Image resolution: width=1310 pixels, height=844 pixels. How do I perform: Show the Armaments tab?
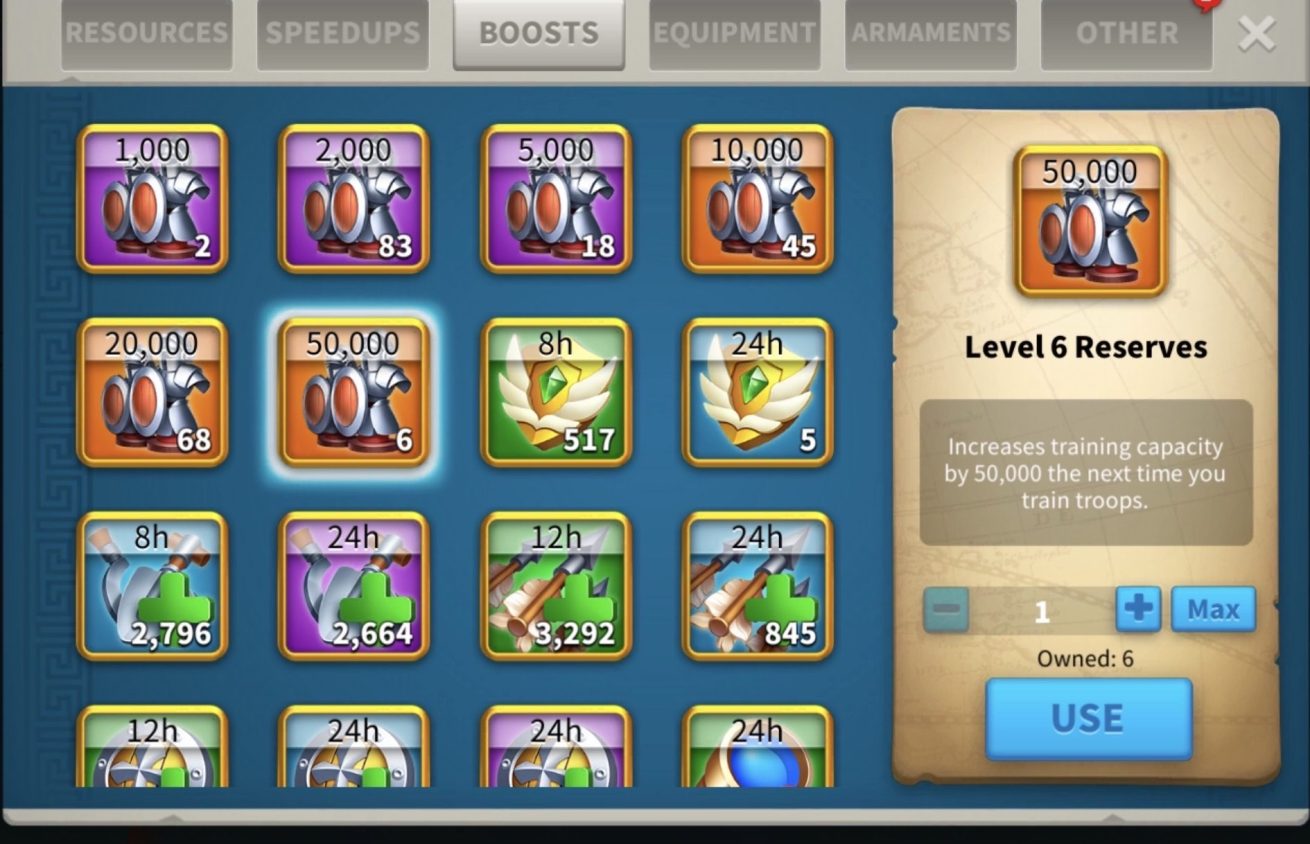point(930,34)
